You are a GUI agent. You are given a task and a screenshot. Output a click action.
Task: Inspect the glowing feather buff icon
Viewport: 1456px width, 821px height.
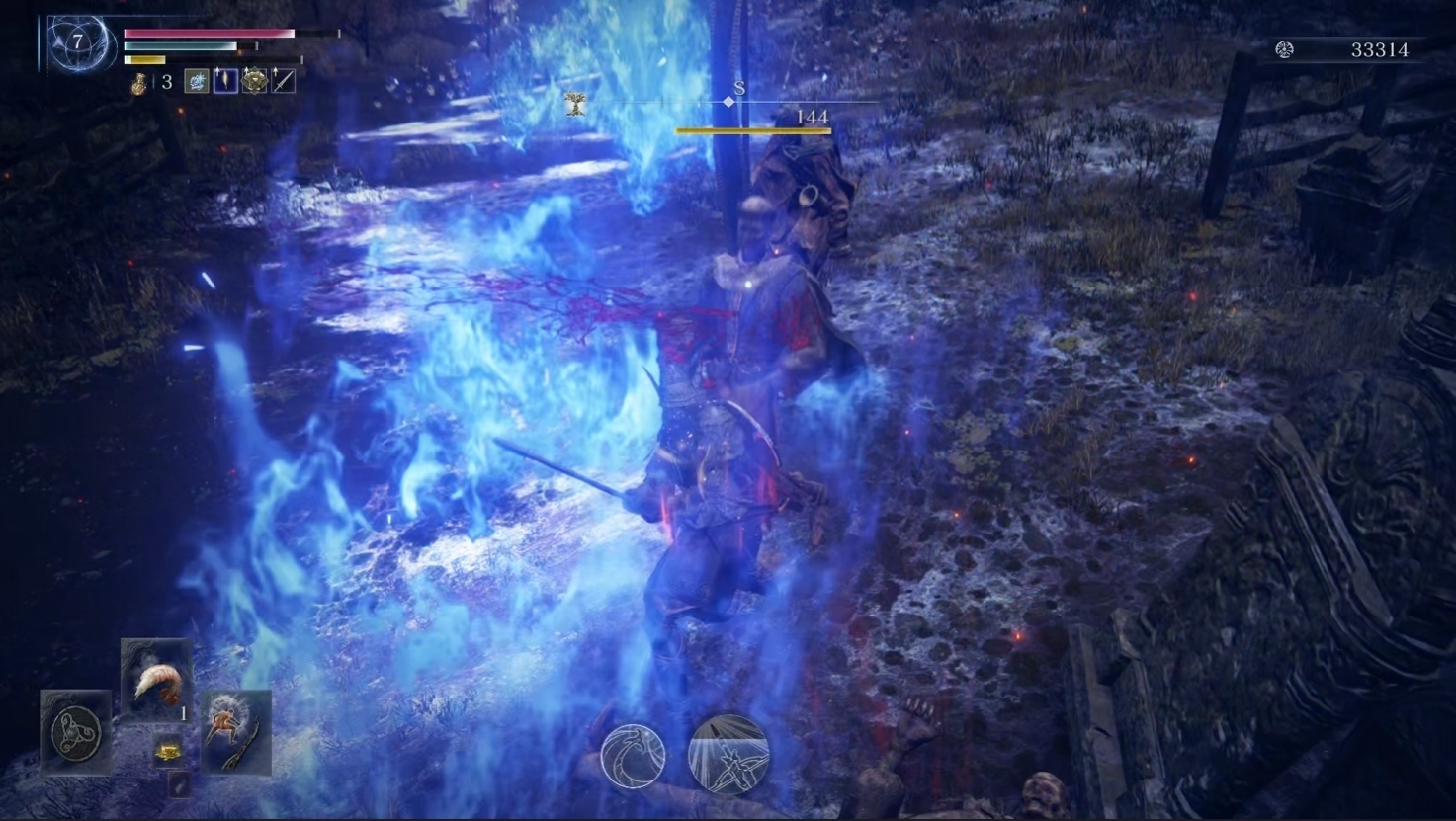(x=225, y=82)
